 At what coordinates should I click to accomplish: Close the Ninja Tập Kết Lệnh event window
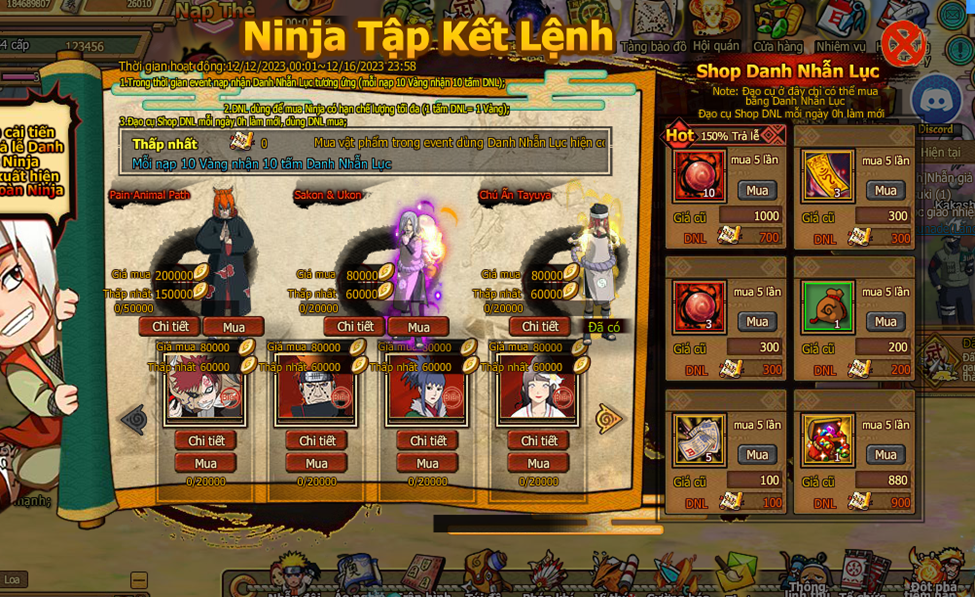click(x=902, y=44)
